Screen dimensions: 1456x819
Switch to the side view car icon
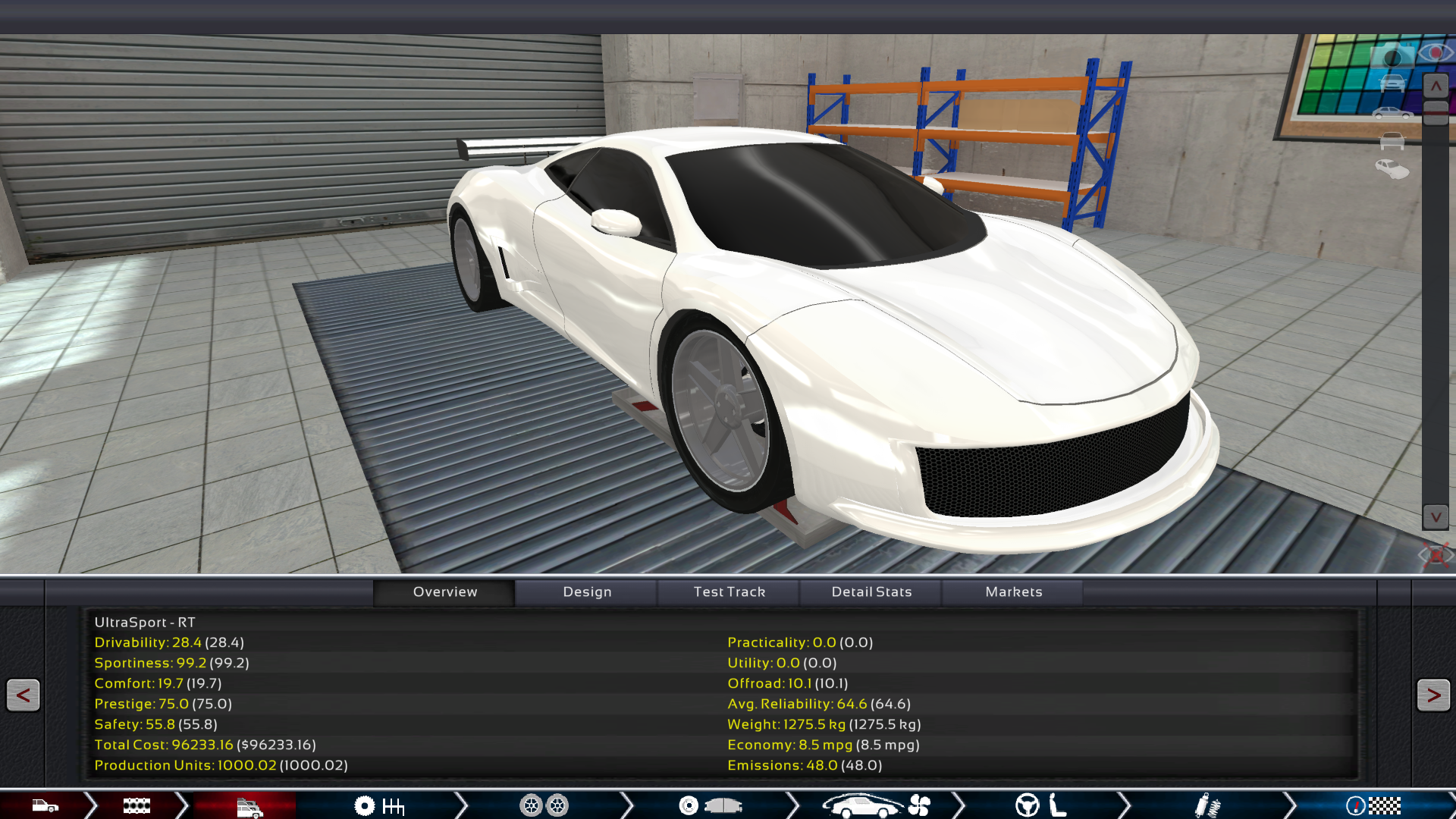click(x=1392, y=114)
